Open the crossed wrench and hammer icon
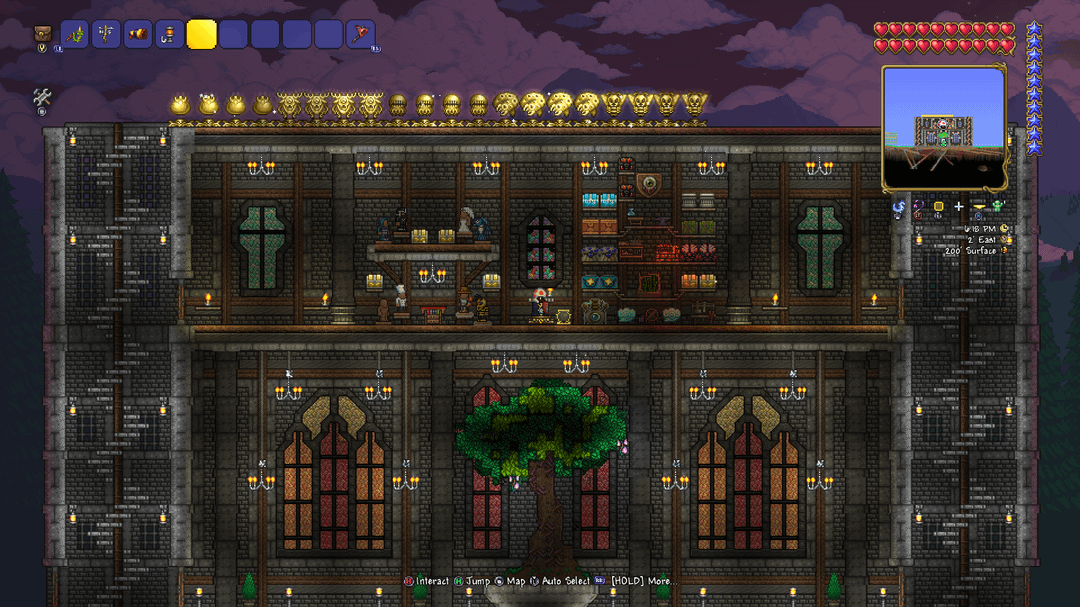This screenshot has width=1080, height=607. [x=43, y=98]
